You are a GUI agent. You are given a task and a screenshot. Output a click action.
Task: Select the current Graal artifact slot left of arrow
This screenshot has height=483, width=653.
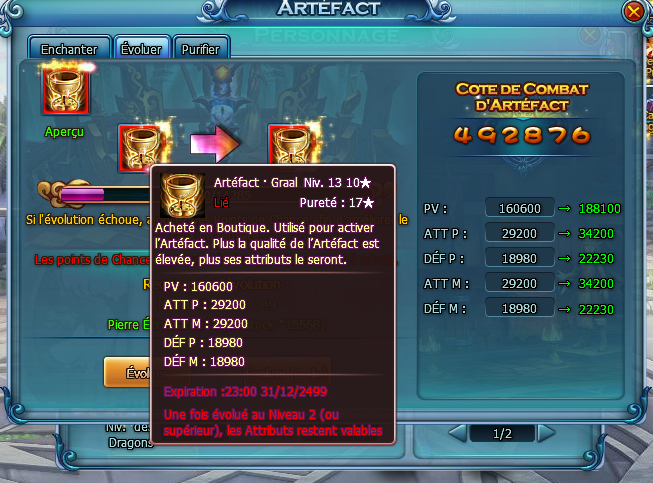click(142, 146)
